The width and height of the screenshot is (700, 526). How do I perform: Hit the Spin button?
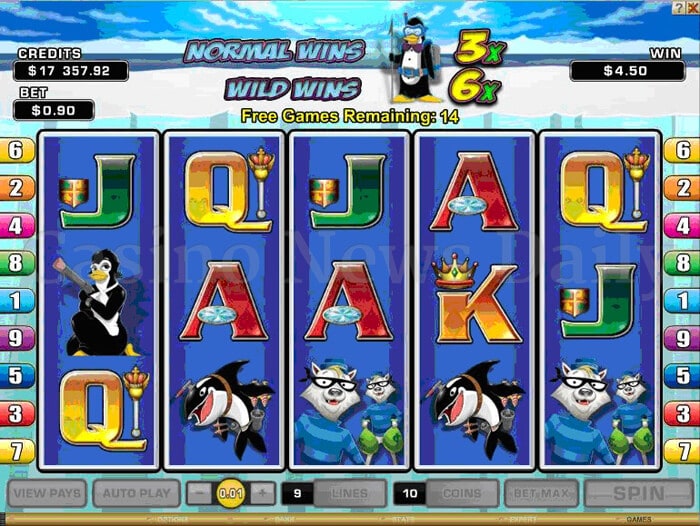point(637,493)
